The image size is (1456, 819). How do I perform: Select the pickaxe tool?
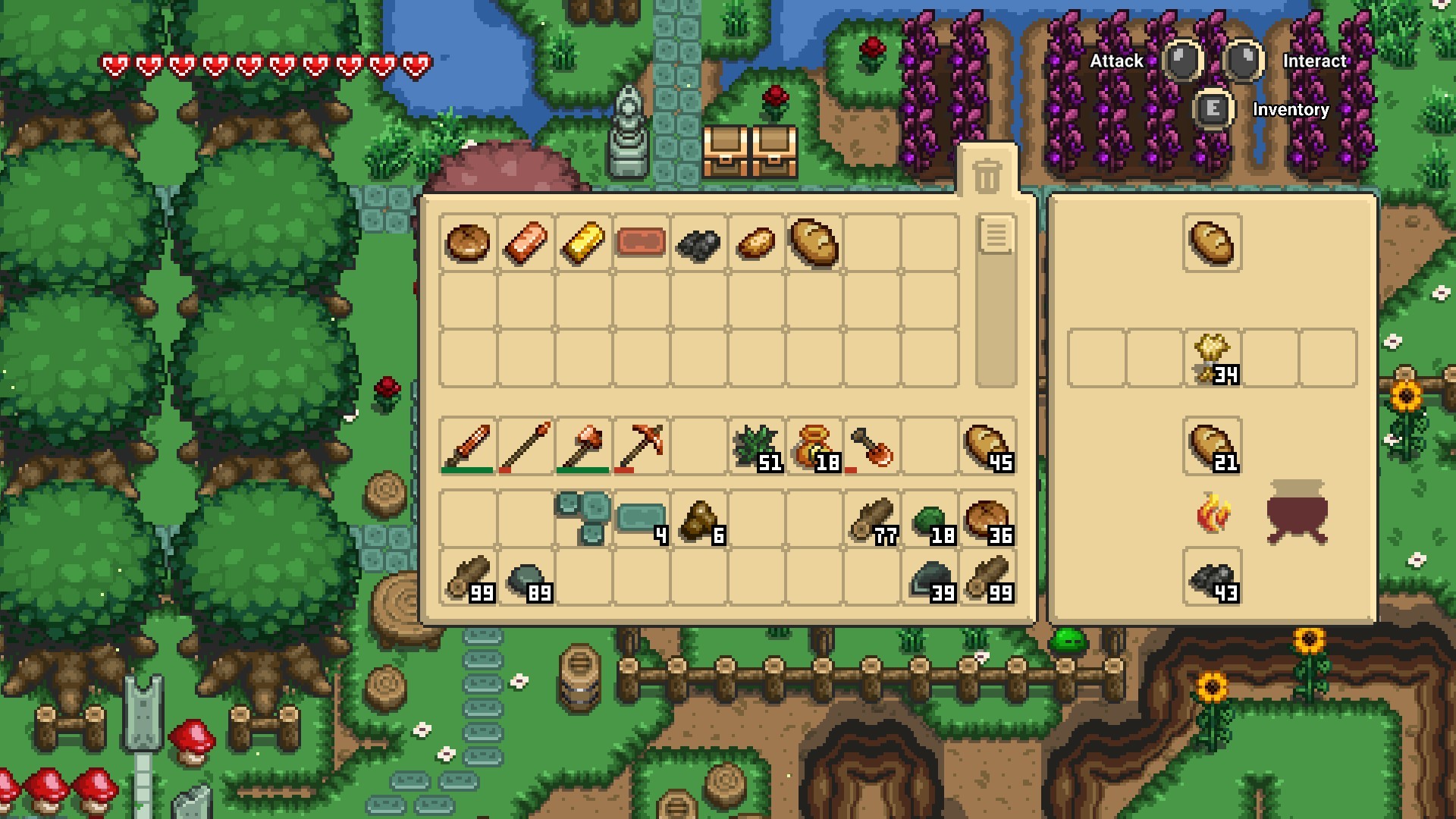[x=641, y=446]
